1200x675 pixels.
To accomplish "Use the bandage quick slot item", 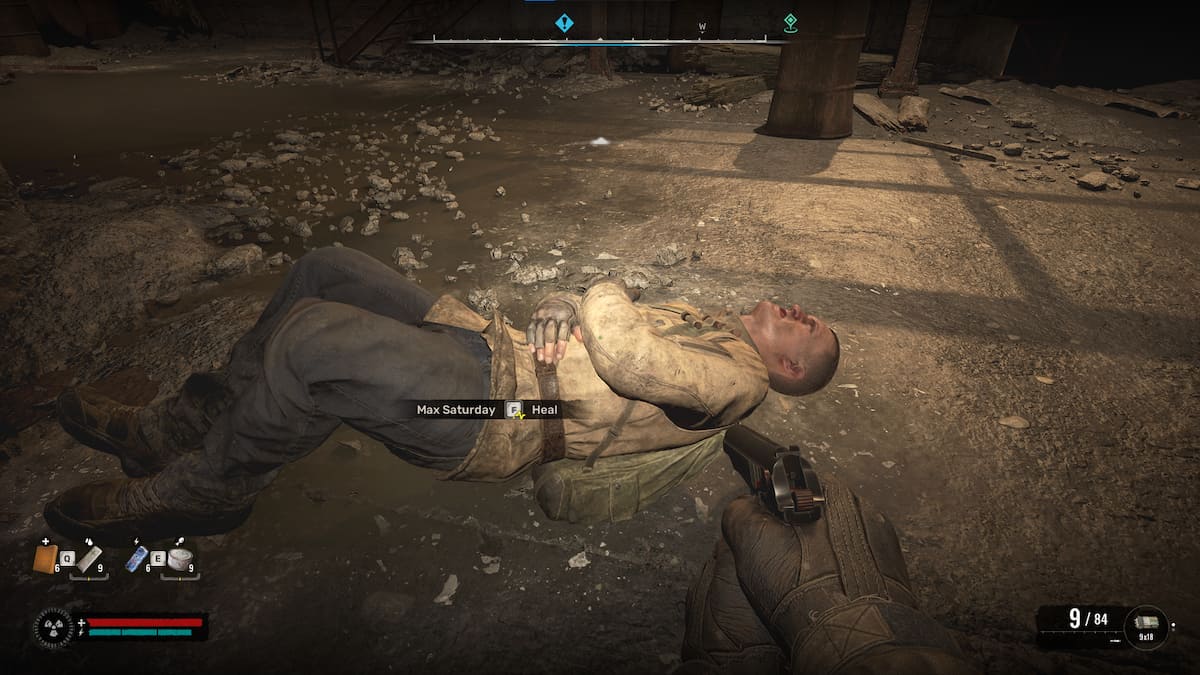I will [x=90, y=559].
